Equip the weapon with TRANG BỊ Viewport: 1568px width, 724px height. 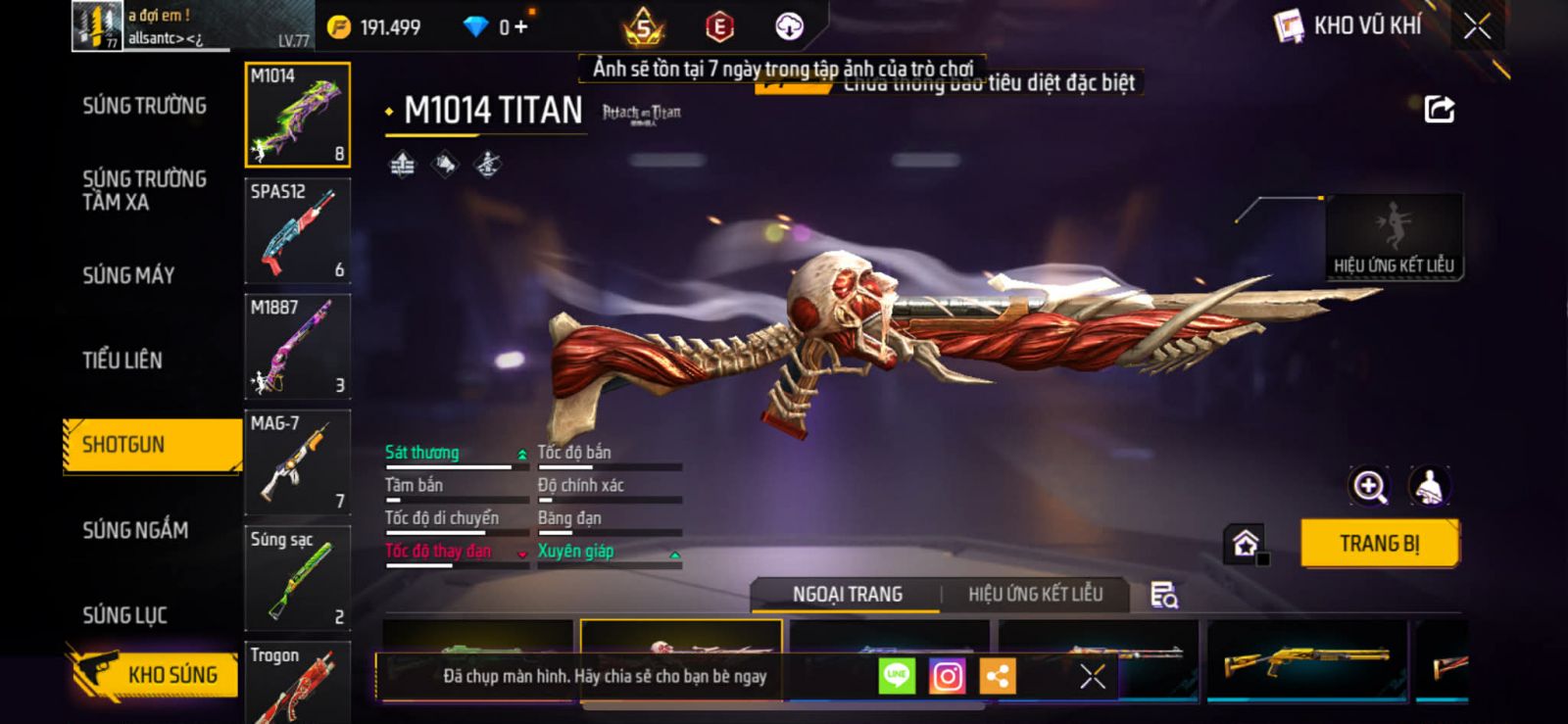click(1379, 544)
